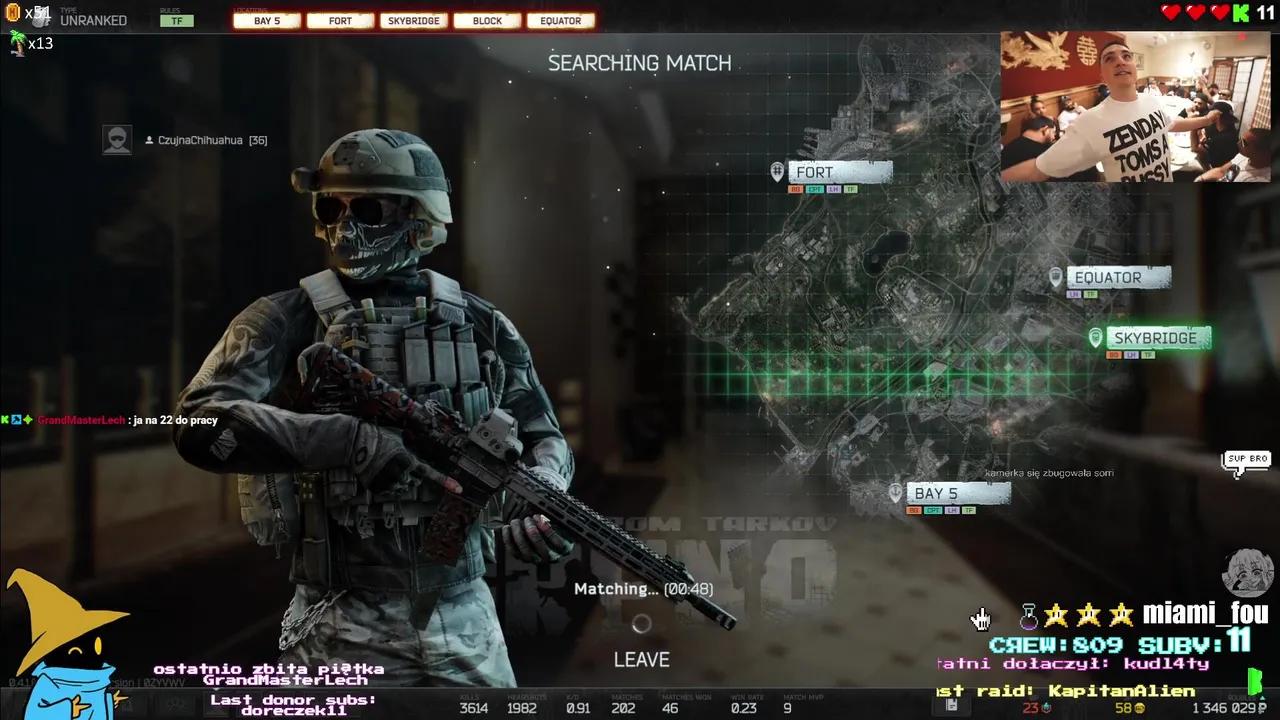Pick the SKYBRIDGE chip in top locations bar
Screen dimensions: 1280x720
pos(414,21)
